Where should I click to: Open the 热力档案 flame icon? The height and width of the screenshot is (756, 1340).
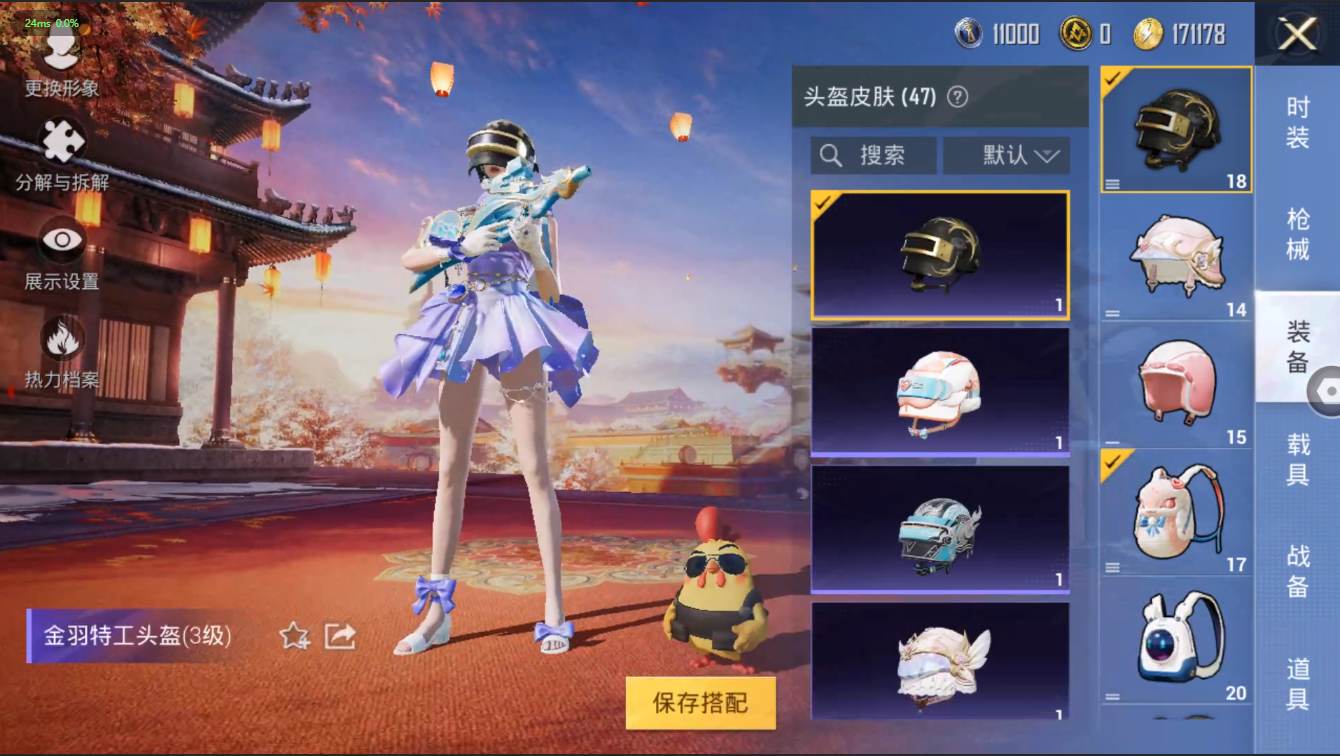coord(62,351)
